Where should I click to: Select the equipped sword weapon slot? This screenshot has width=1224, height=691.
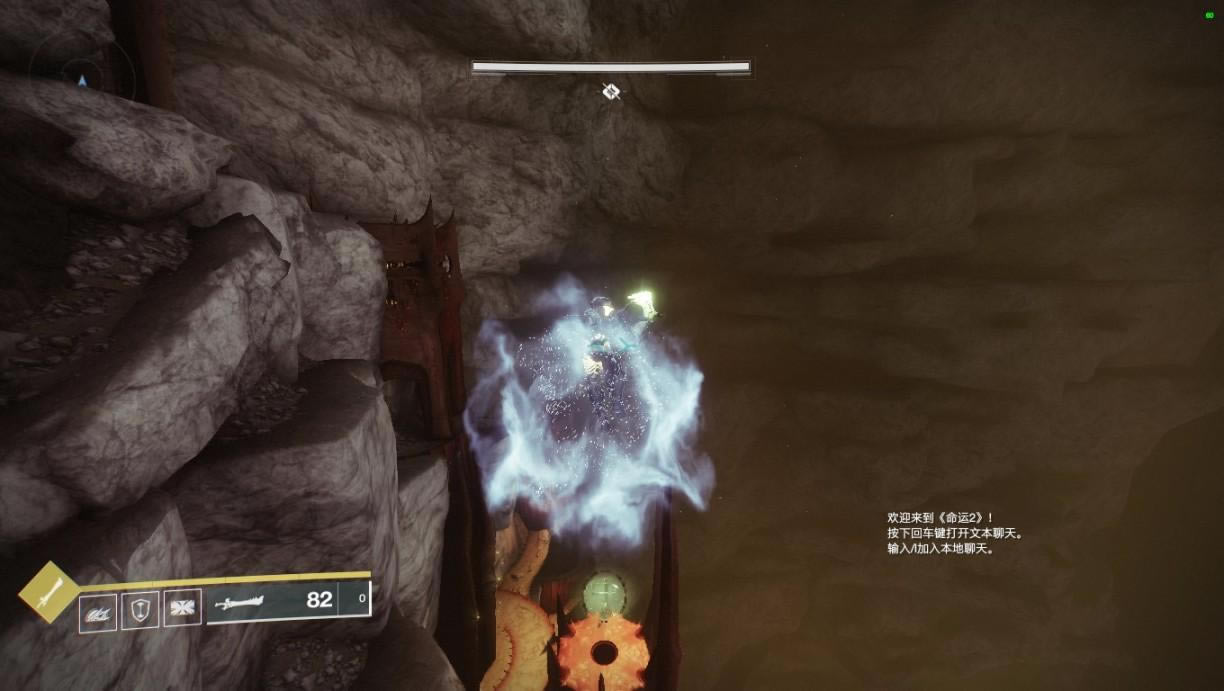pos(270,602)
